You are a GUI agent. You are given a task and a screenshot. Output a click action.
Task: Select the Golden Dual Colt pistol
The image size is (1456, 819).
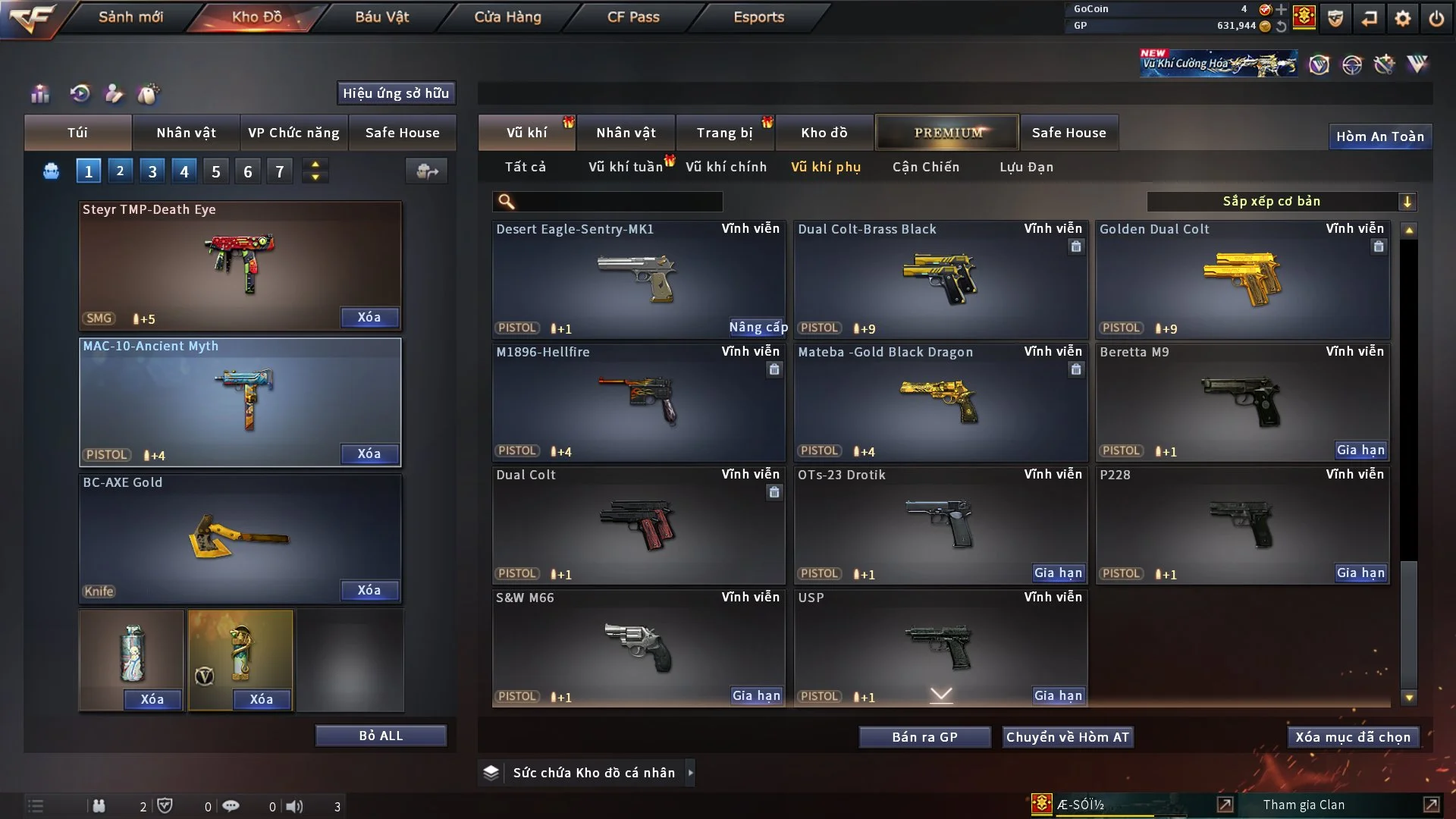coord(1241,279)
